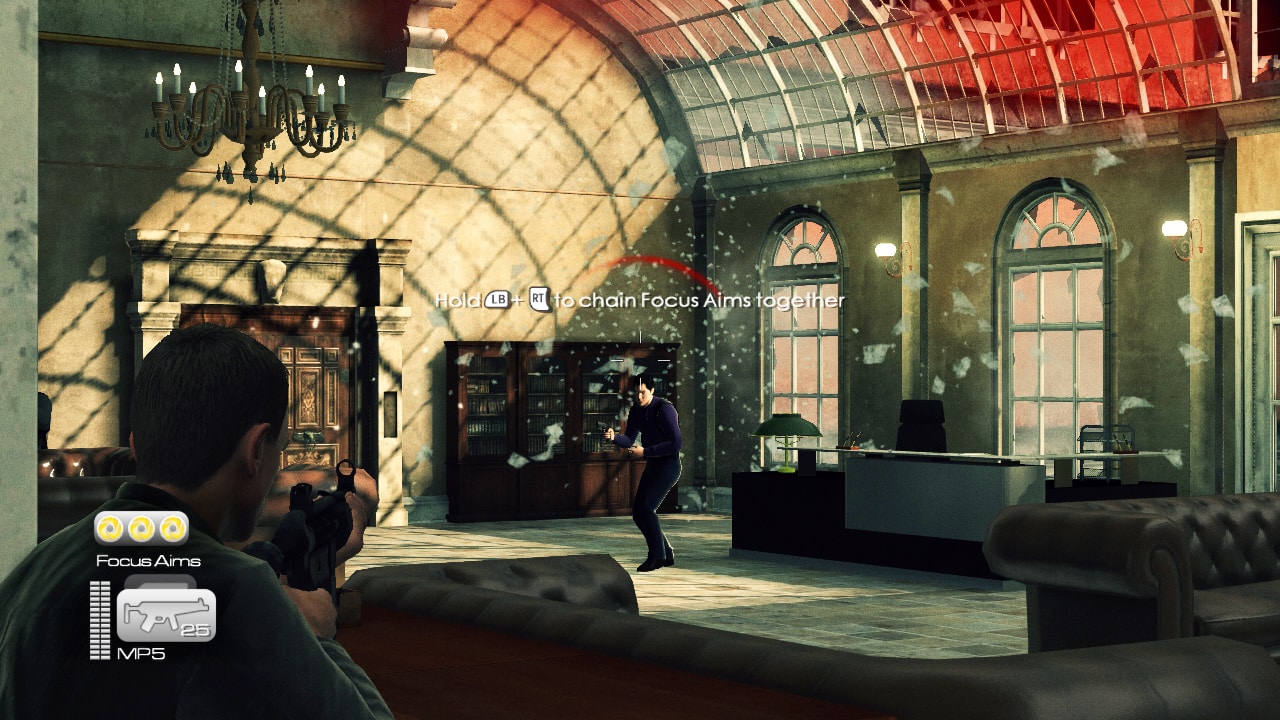Click the MP5 weapon name label
1280x720 pixels.
coord(144,652)
